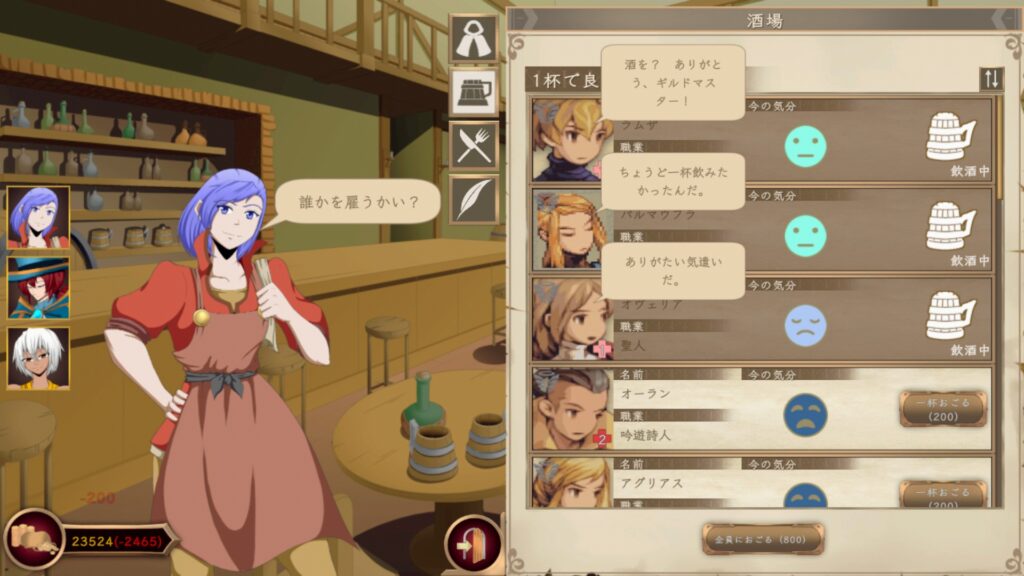Image resolution: width=1024 pixels, height=576 pixels.
Task: Switch to the hooded cloak recruit tab
Action: pos(473,39)
